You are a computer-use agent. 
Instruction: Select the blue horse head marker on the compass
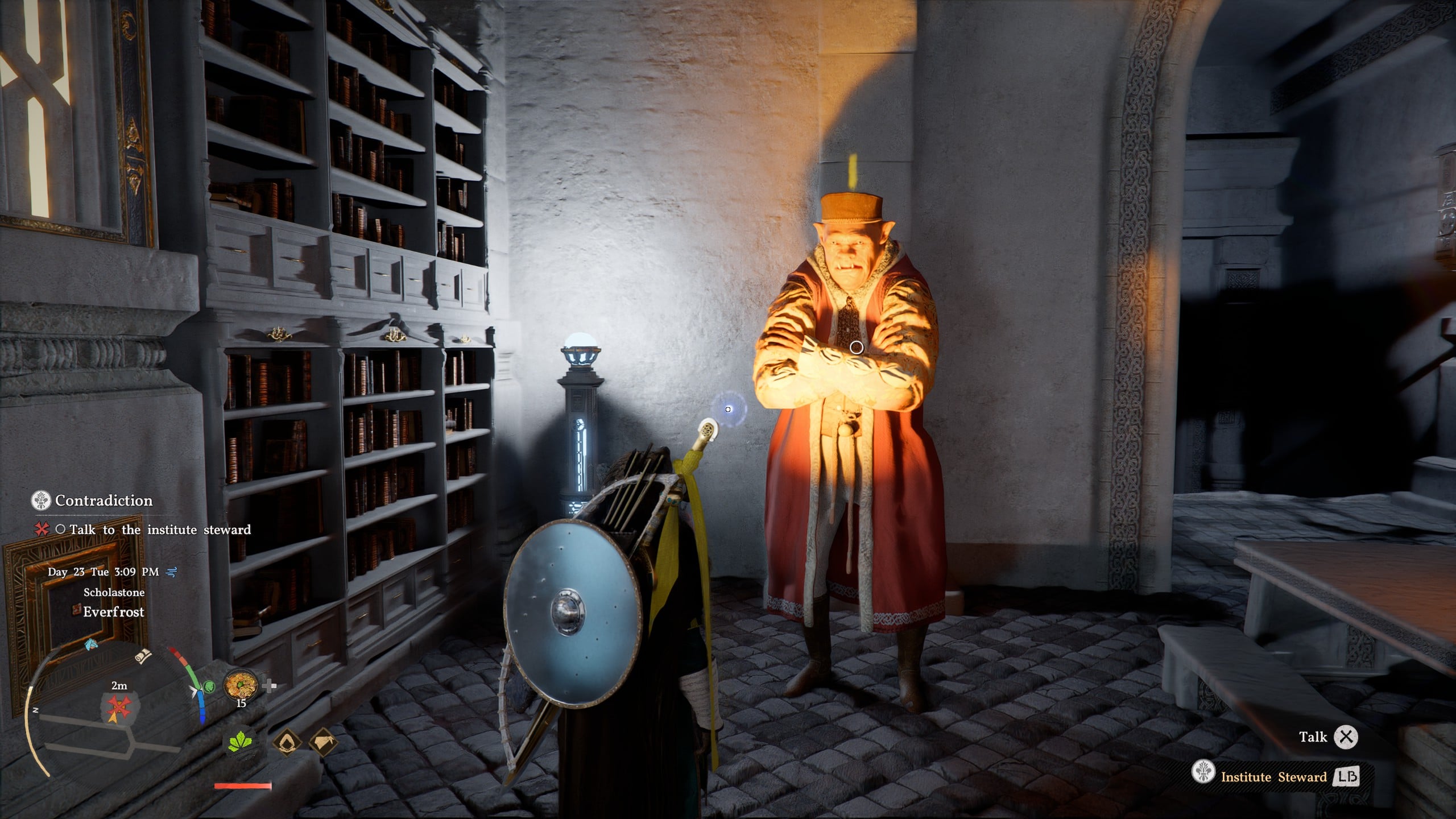click(90, 644)
